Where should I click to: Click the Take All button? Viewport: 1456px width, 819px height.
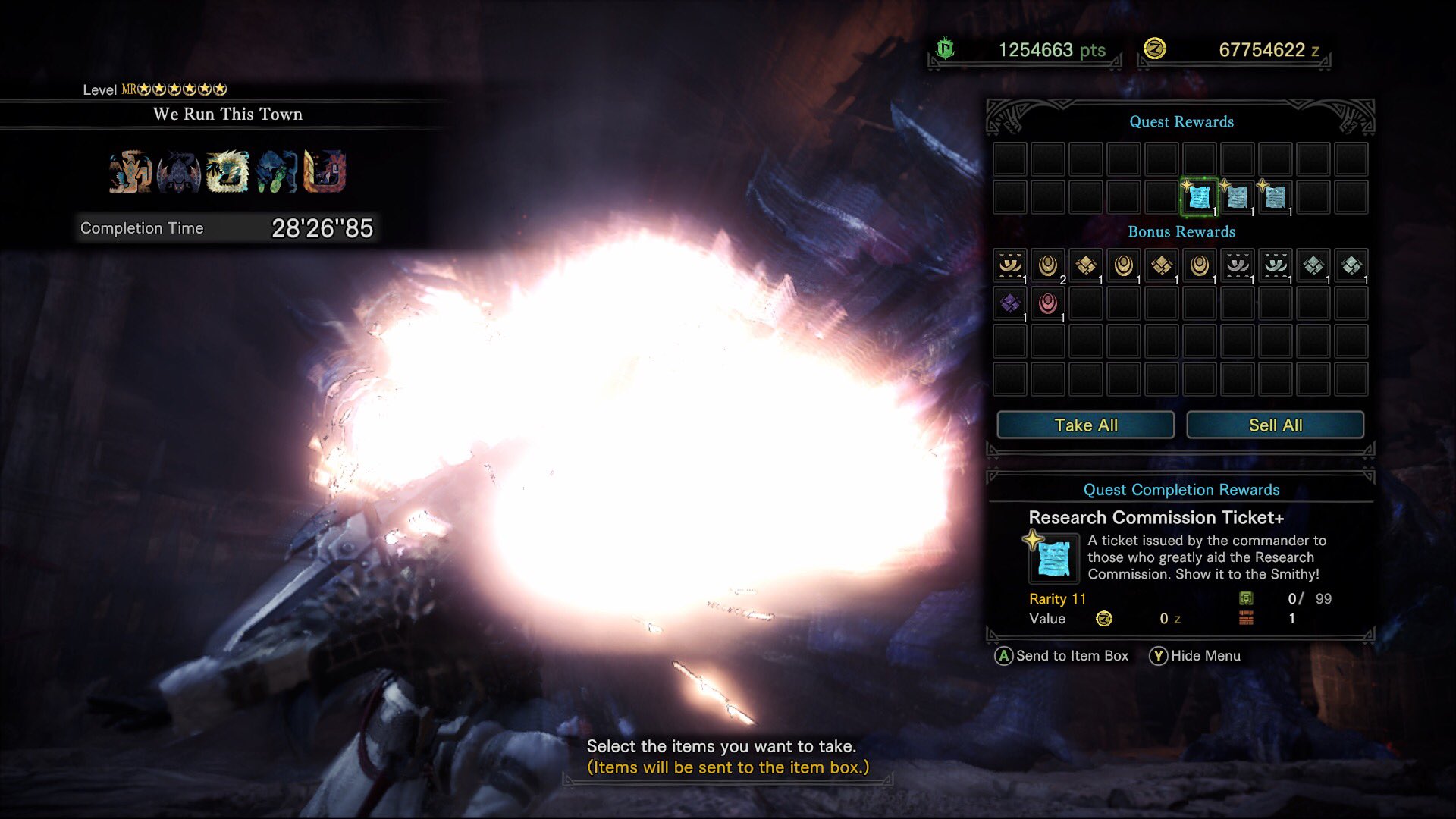(x=1085, y=425)
